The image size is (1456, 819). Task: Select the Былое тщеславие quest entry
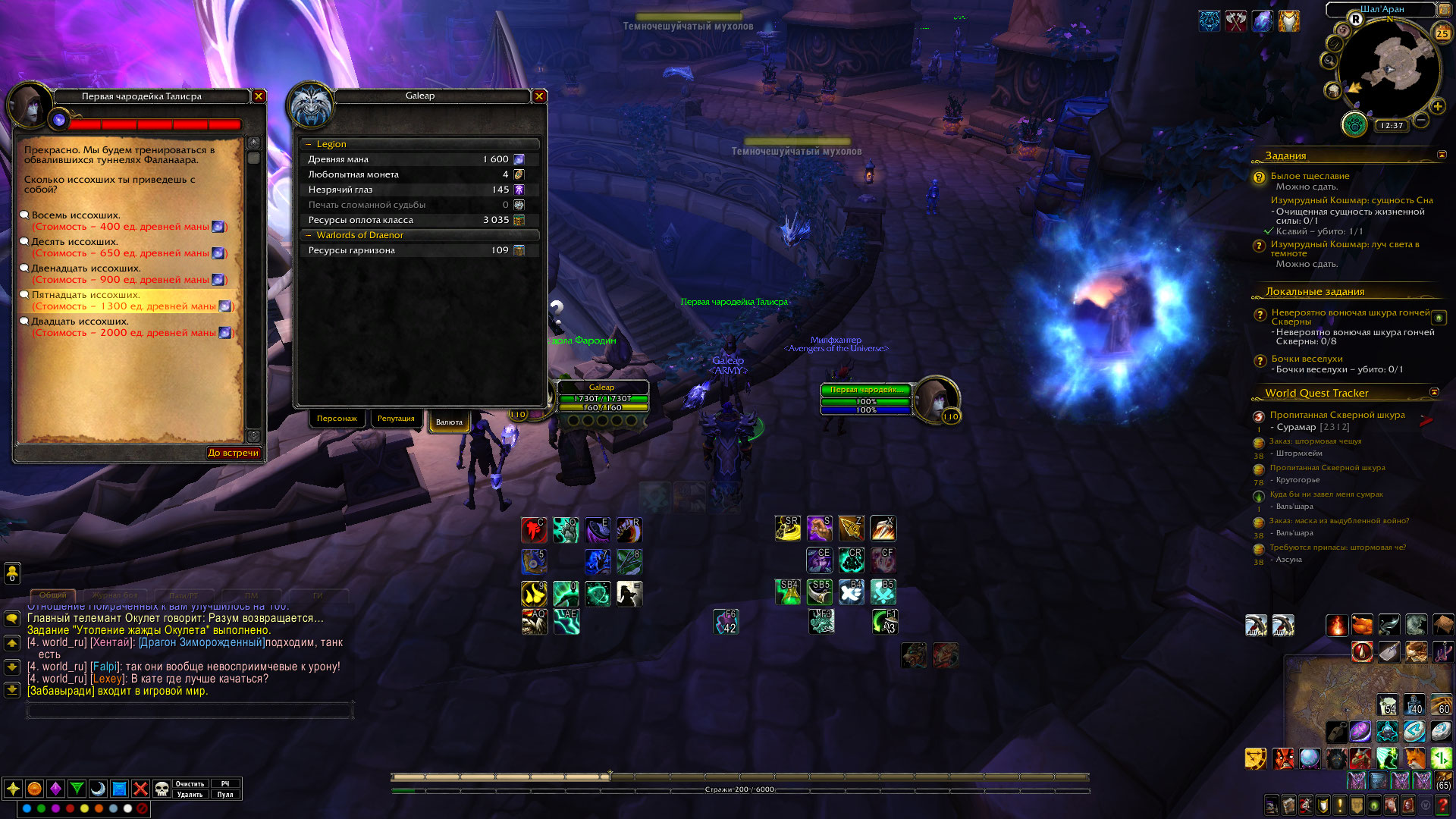(1310, 176)
